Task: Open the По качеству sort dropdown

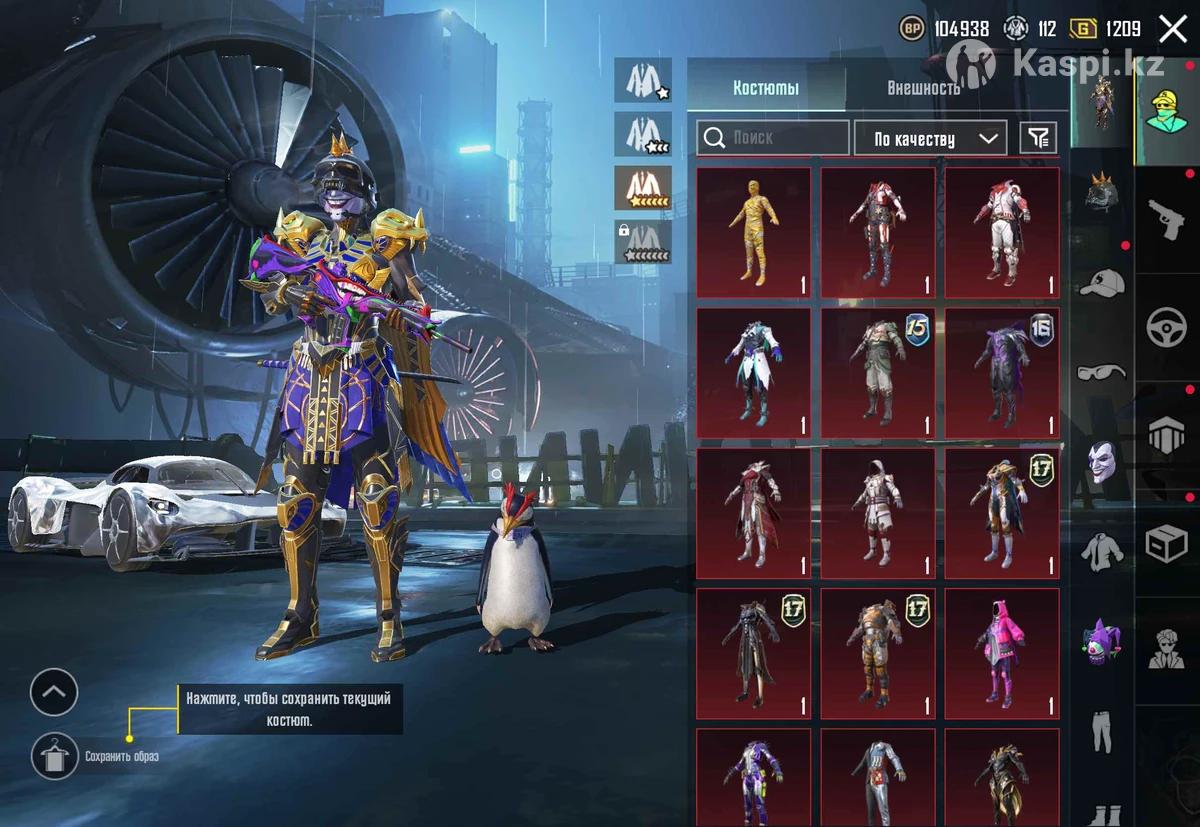Action: pyautogui.click(x=930, y=139)
